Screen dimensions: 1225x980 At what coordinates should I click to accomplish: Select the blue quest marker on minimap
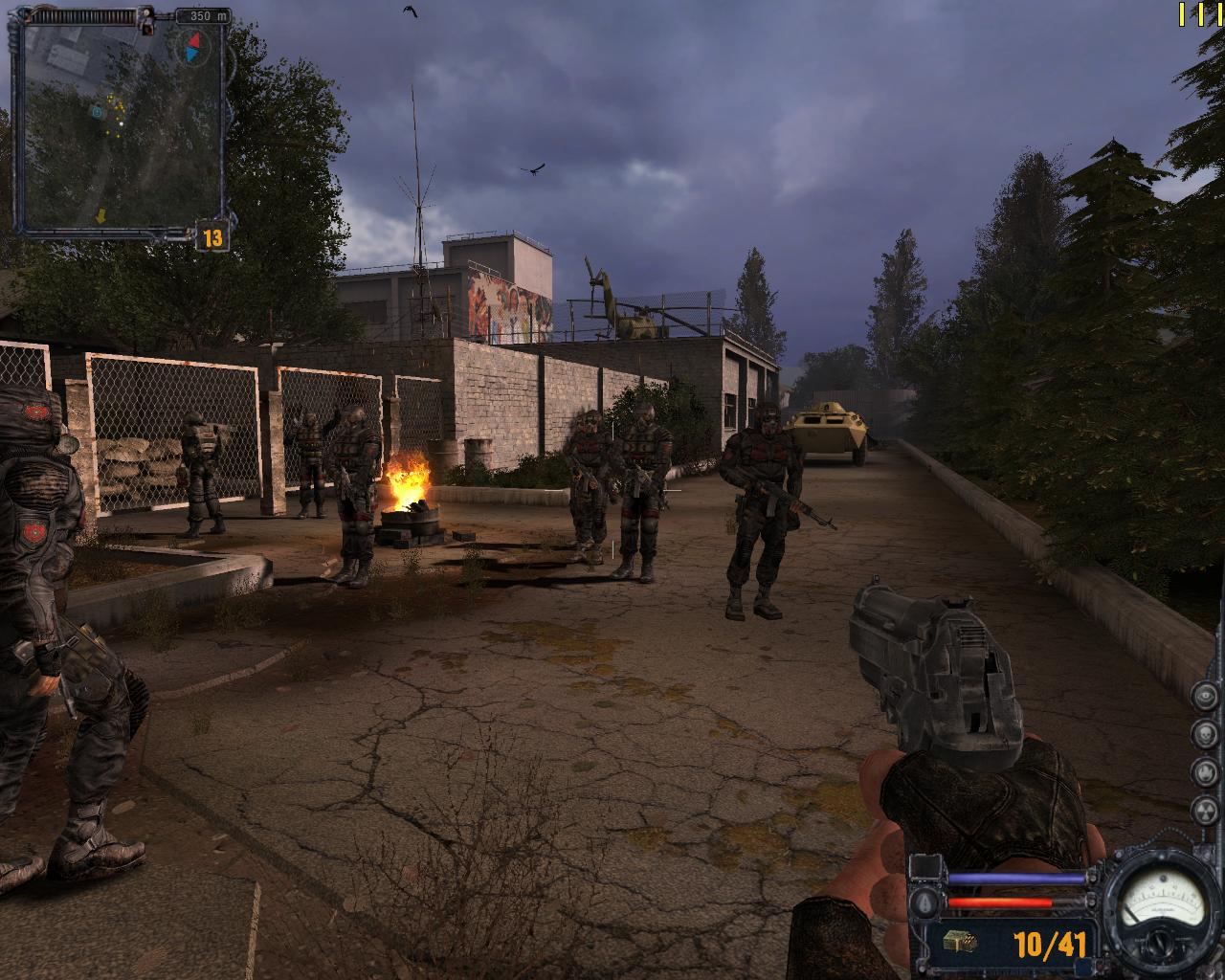coord(97,112)
